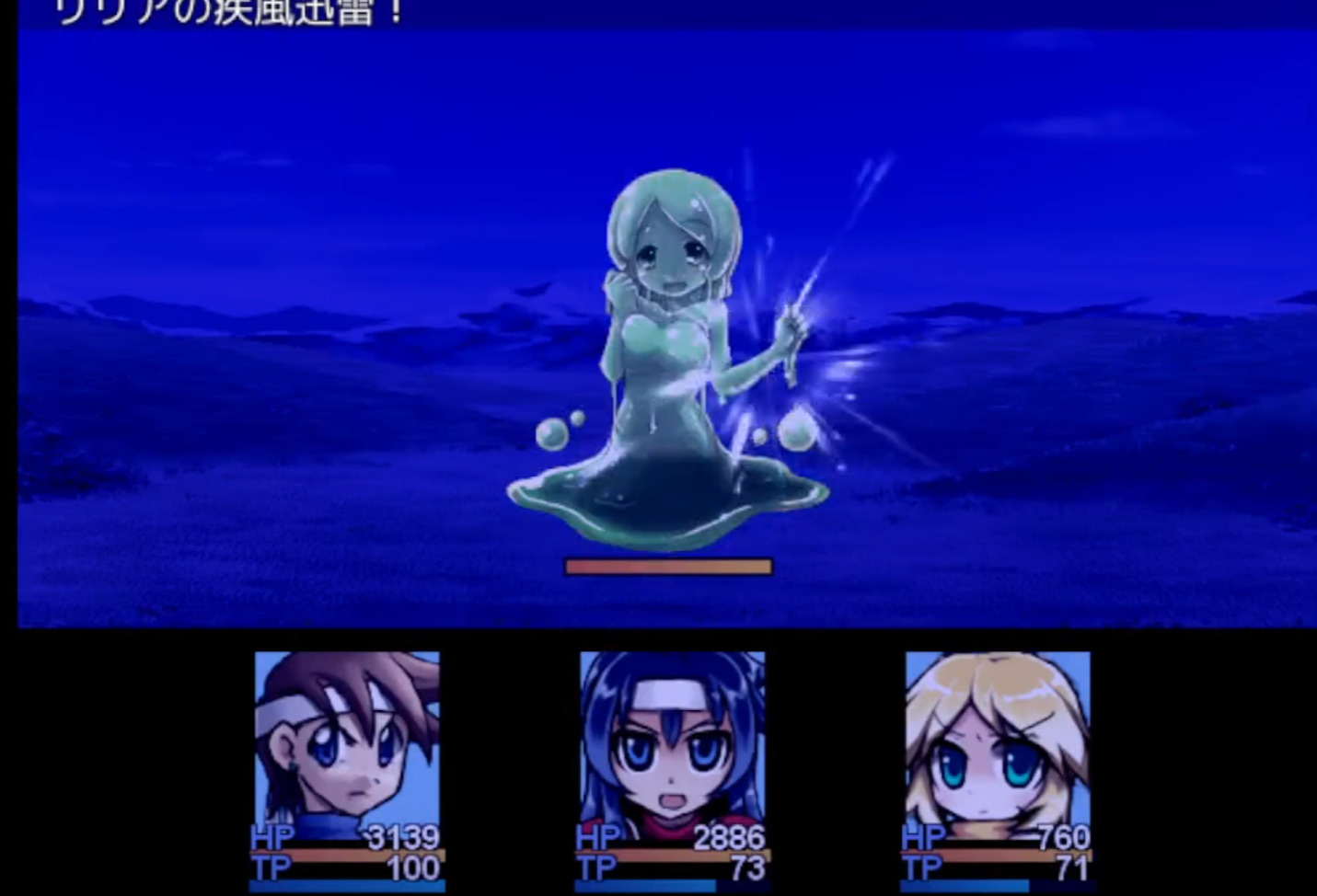Click the blonde girl's portrait
This screenshot has height=896, width=1317.
999,745
